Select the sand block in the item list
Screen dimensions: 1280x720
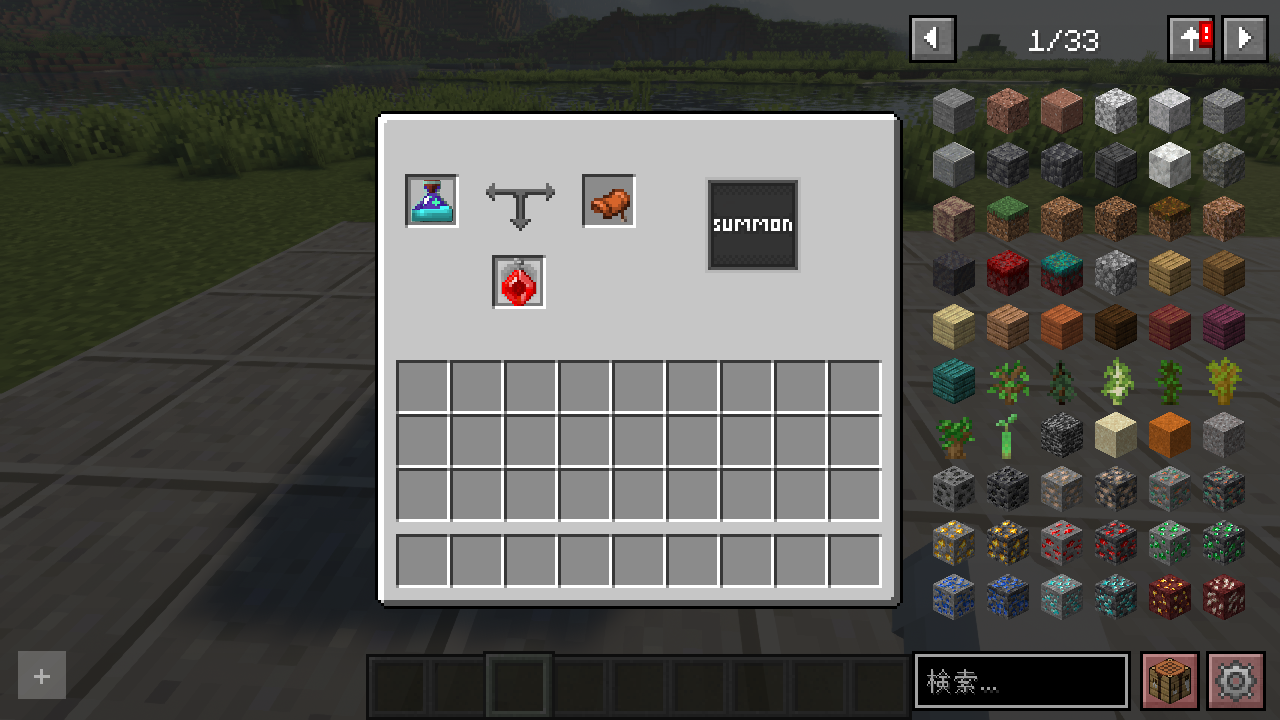tap(1115, 435)
